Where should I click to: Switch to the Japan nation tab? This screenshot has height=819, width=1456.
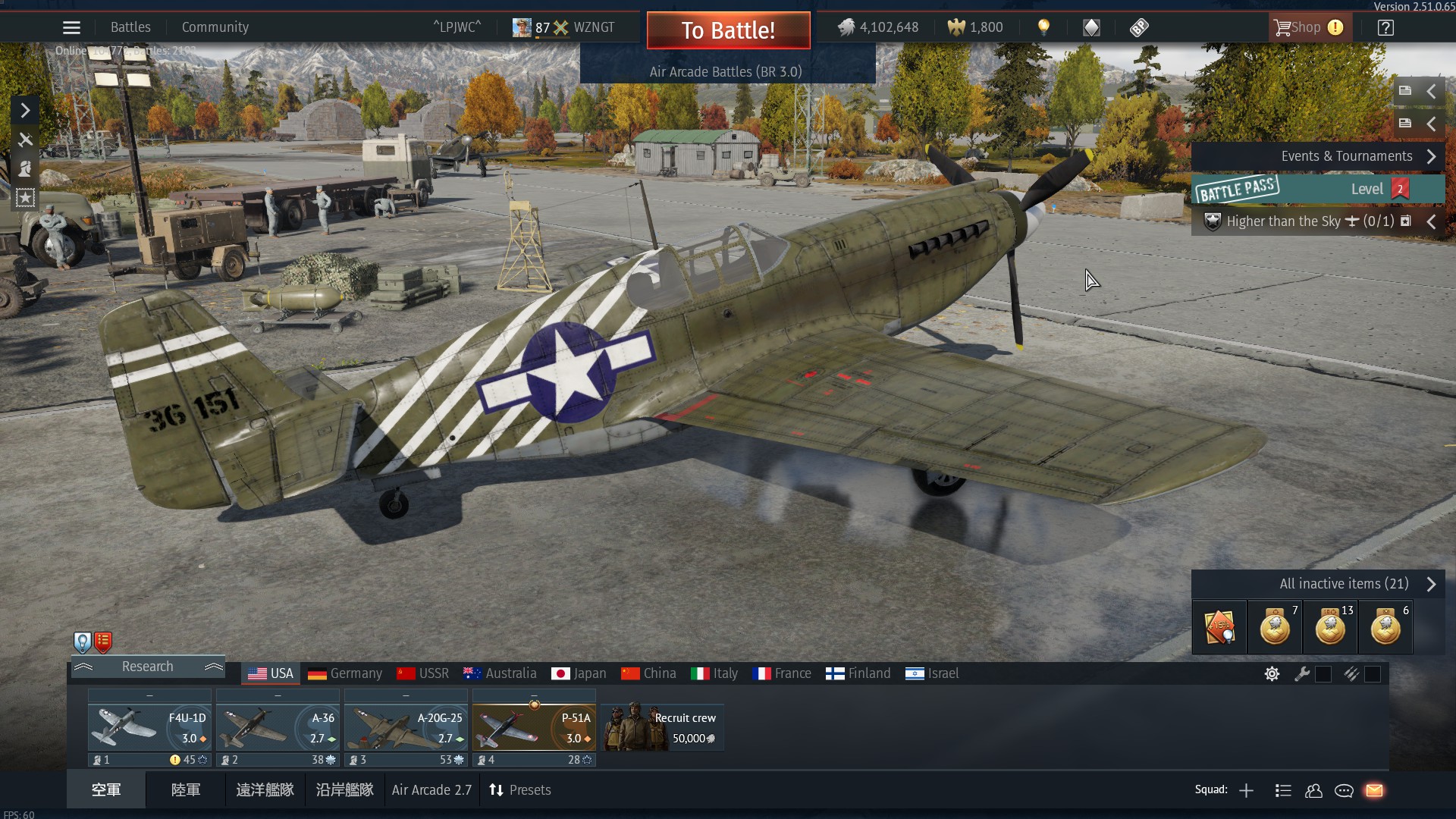[579, 673]
